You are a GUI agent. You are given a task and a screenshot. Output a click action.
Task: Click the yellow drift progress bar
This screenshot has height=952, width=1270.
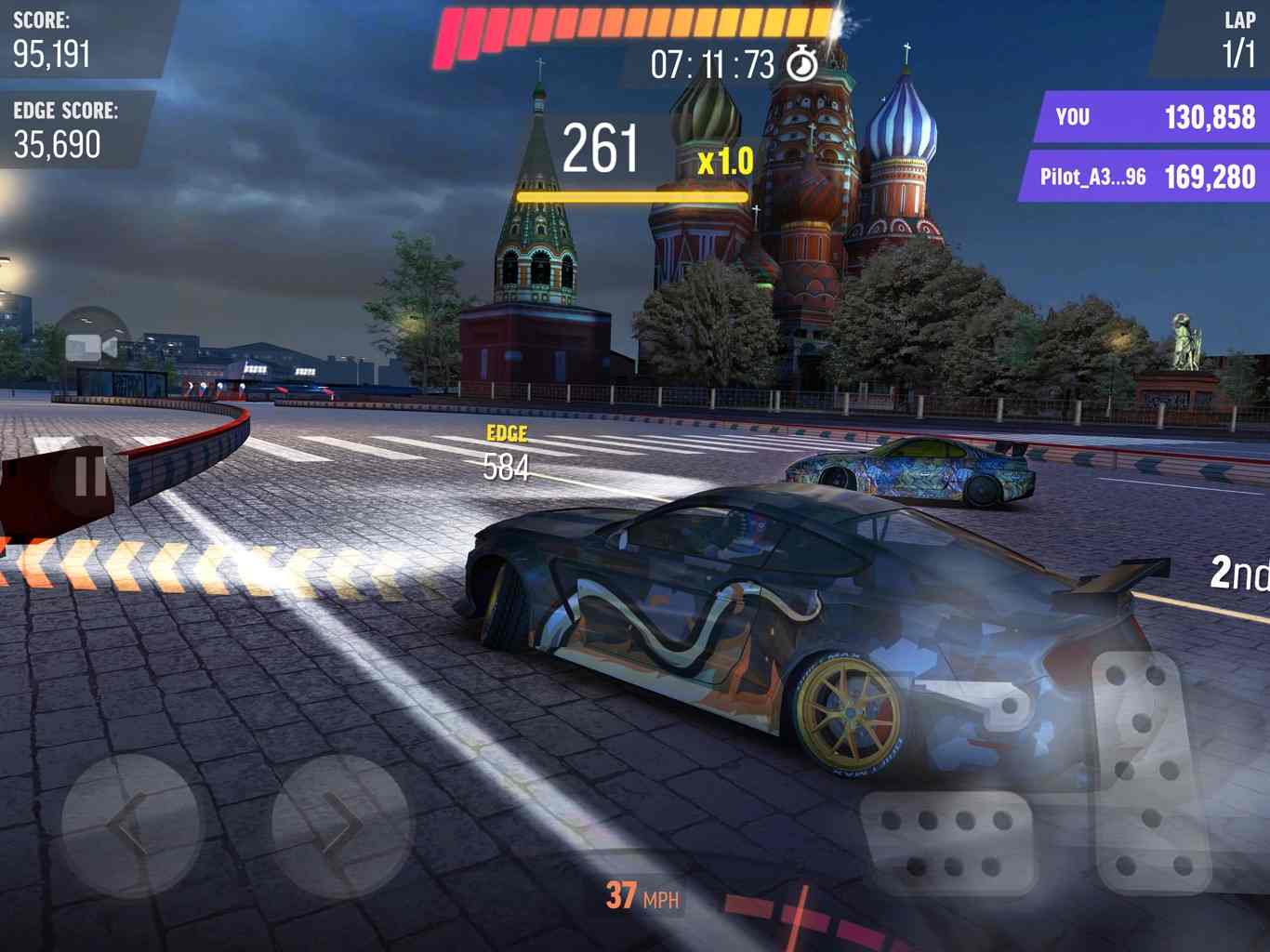[x=630, y=197]
